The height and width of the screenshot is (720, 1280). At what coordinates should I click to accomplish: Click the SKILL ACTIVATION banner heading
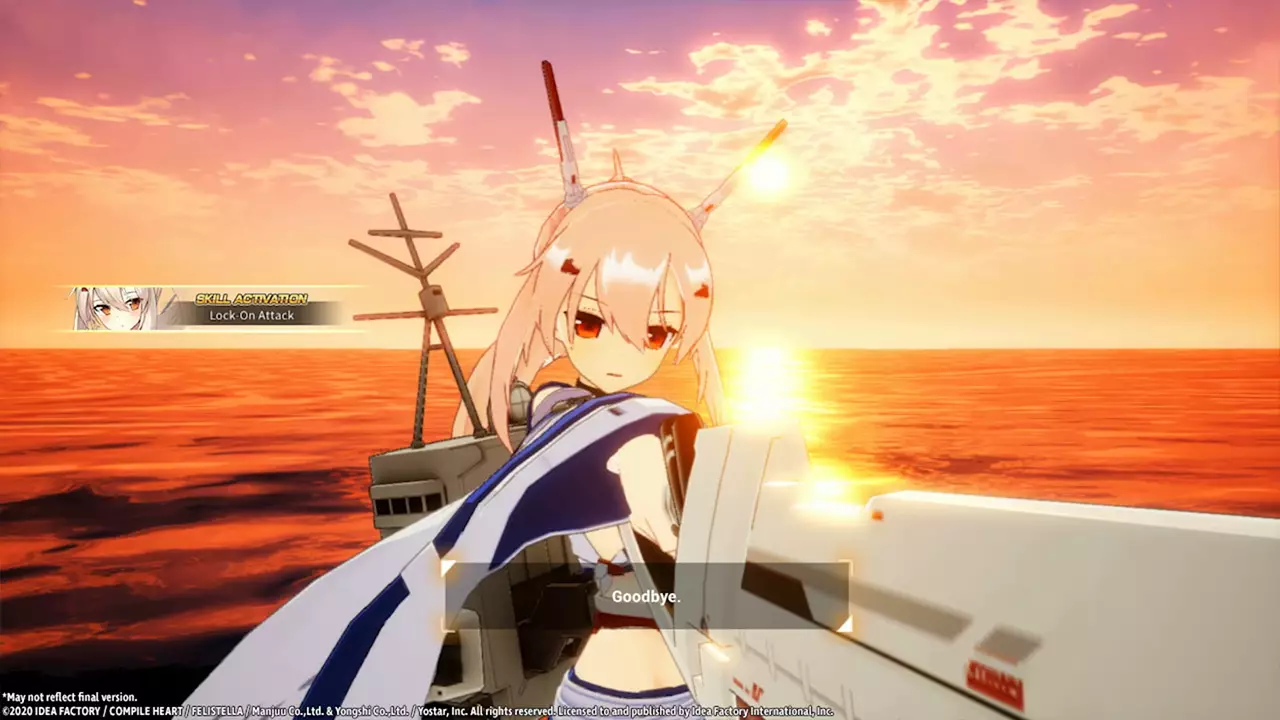pyautogui.click(x=253, y=297)
